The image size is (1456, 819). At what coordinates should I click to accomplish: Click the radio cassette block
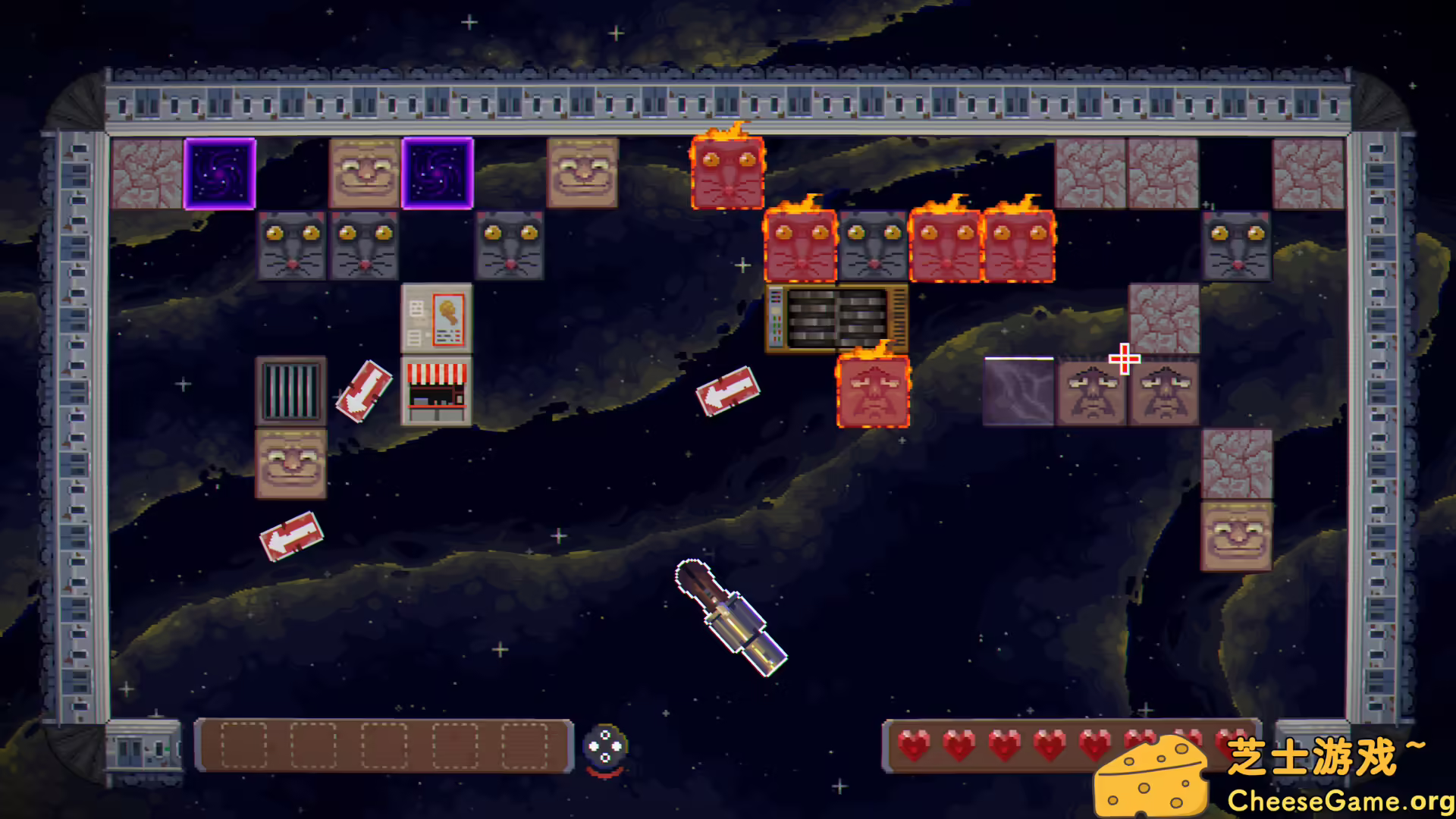[x=834, y=318]
